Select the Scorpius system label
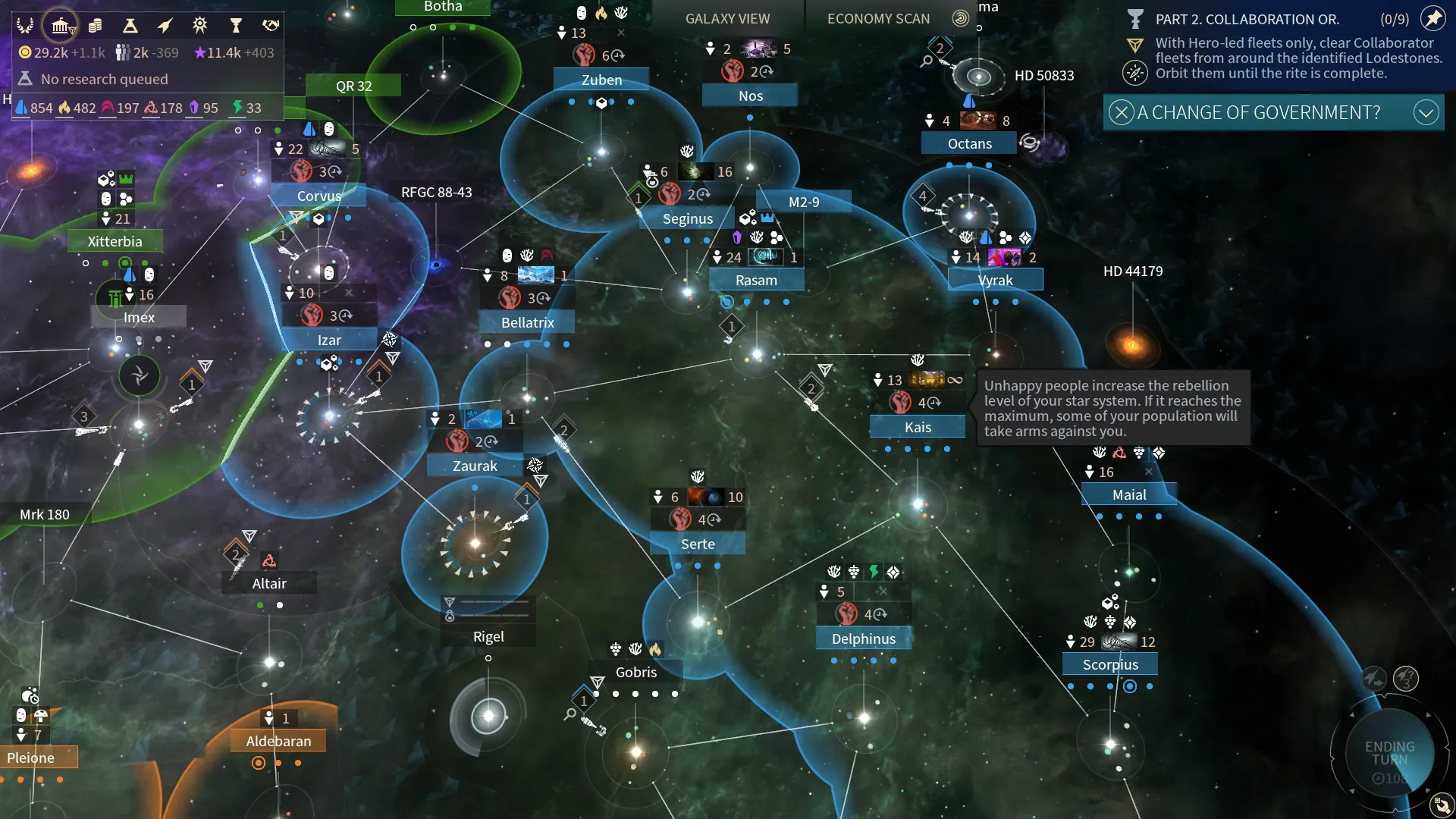 coord(1109,664)
